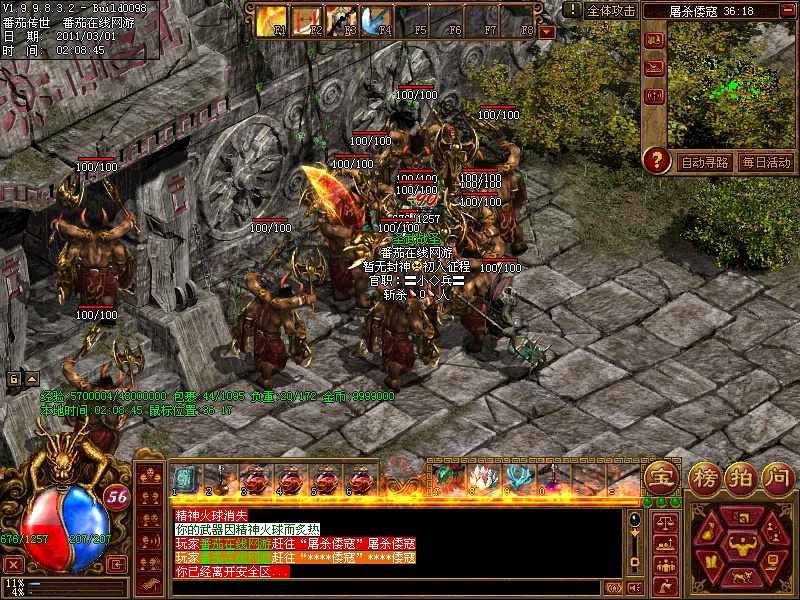Select the first belt slot item

186,478
